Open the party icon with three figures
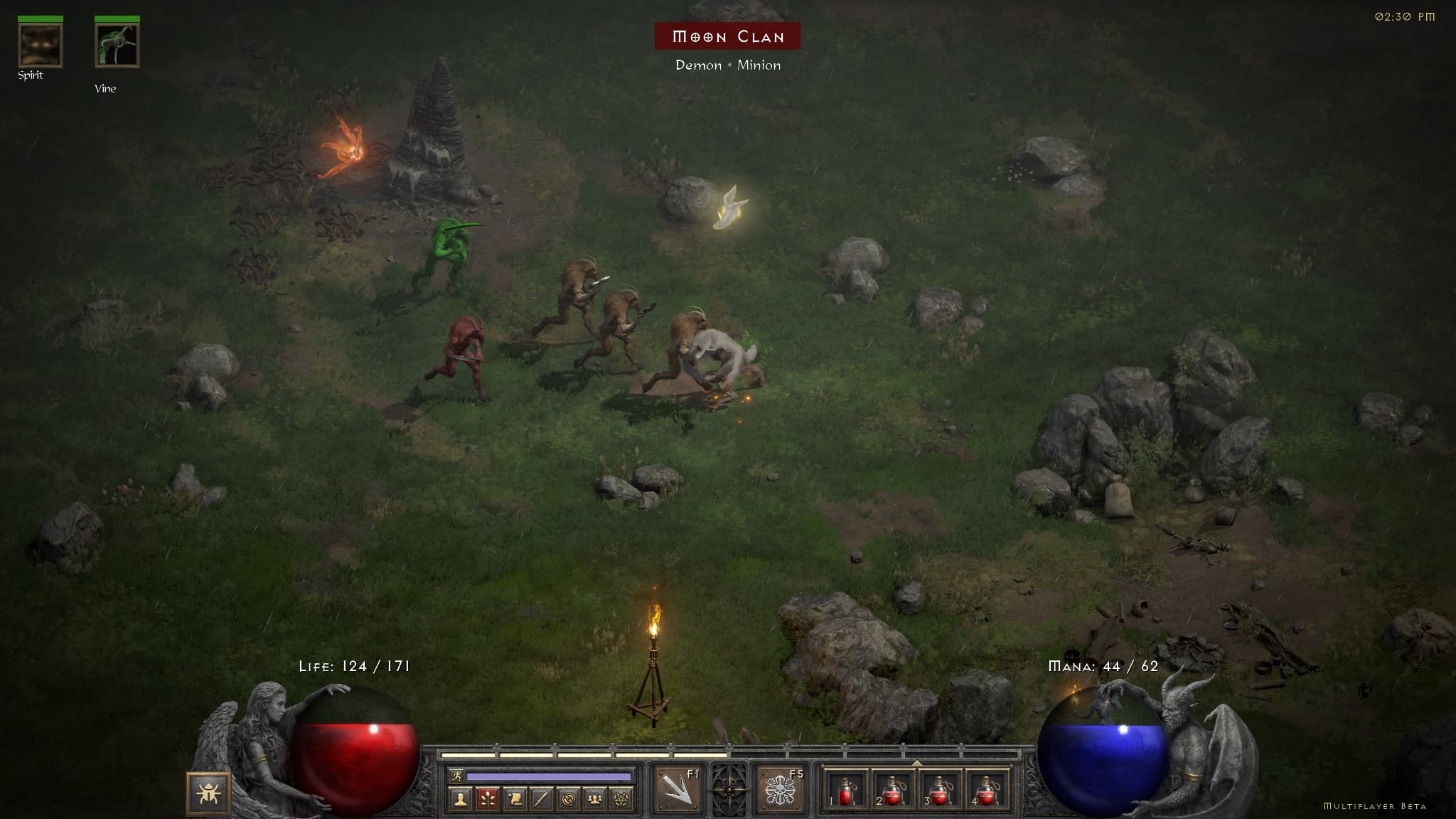The height and width of the screenshot is (819, 1456). tap(594, 800)
